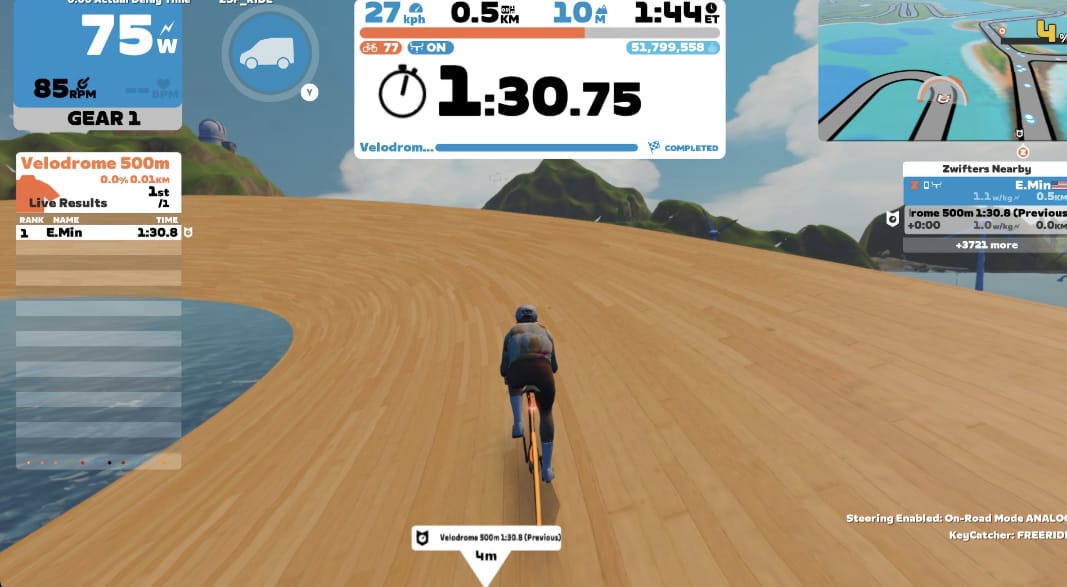Viewport: 1067px width, 587px height.
Task: Click the Velodrome 500m previous-time rider tag
Action: coord(486,538)
